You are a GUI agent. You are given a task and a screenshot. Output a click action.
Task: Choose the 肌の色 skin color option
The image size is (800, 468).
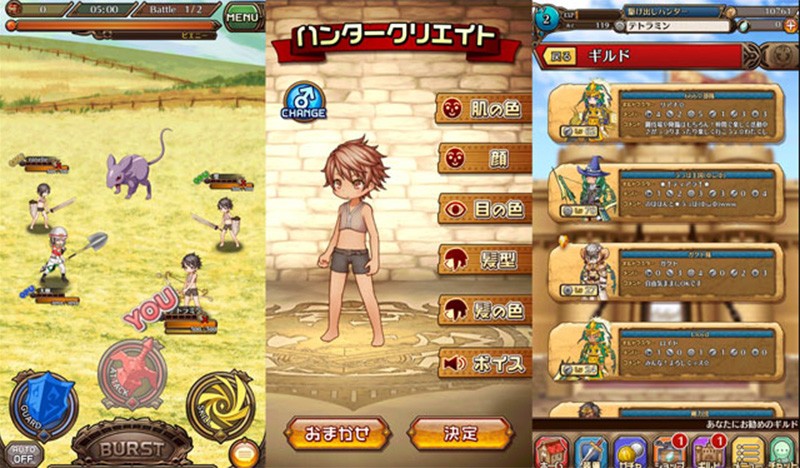(484, 108)
